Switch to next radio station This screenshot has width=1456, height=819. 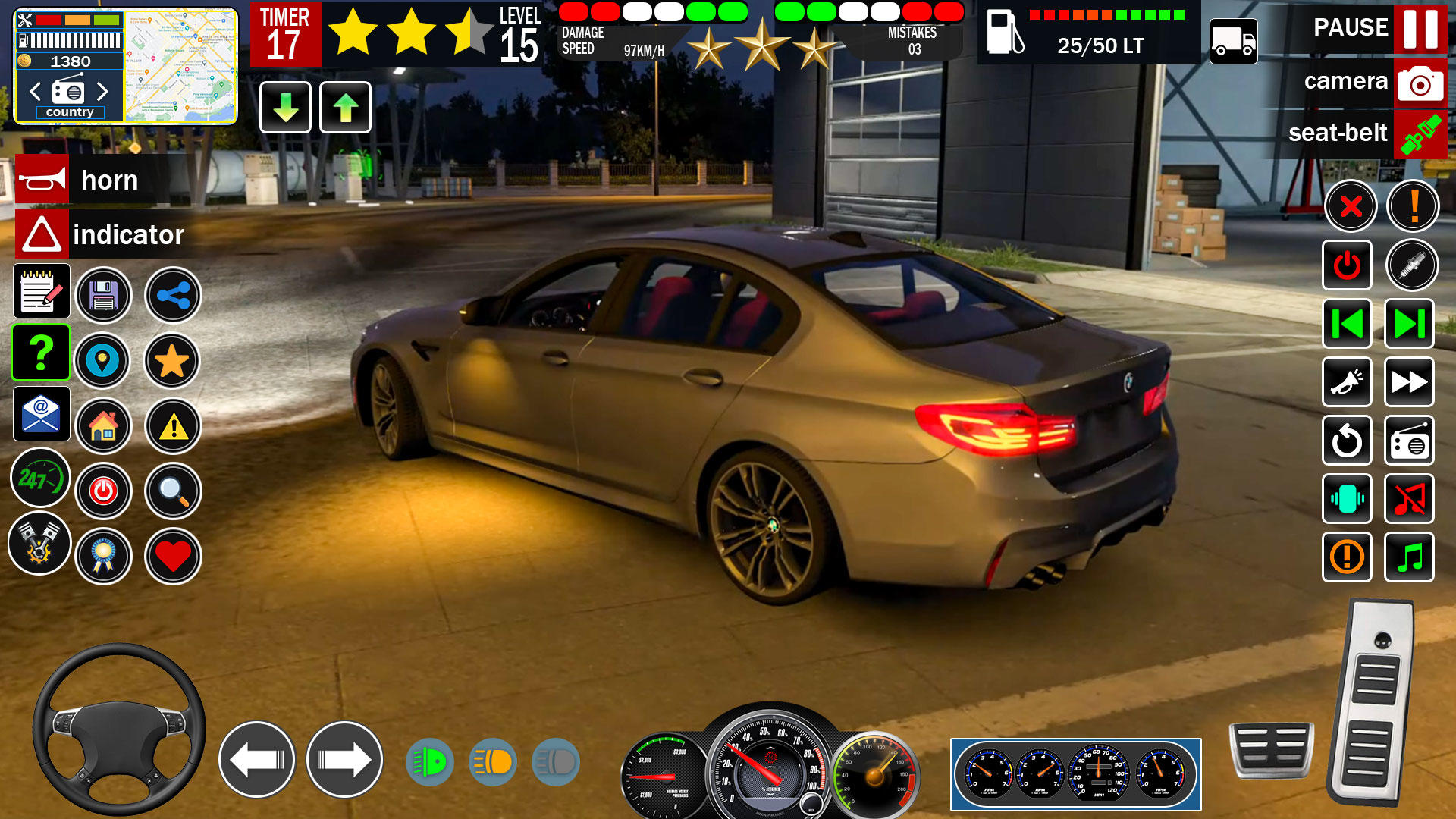tap(1409, 325)
